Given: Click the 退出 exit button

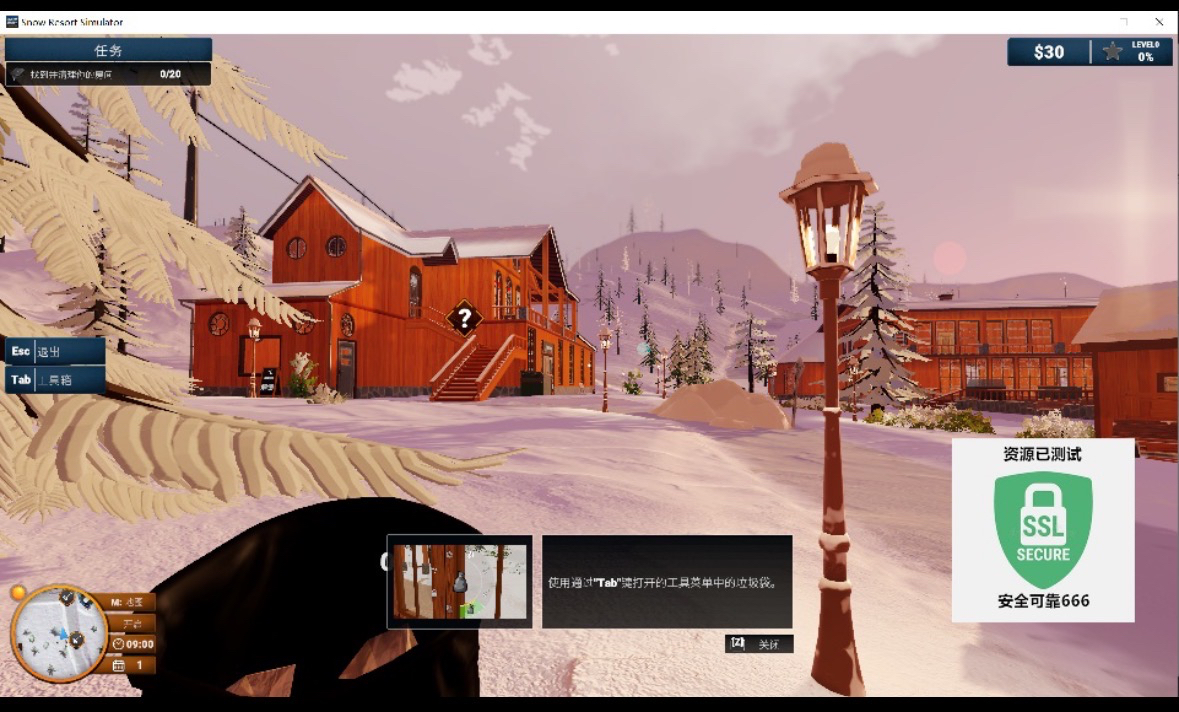Looking at the screenshot, I should click(x=55, y=351).
